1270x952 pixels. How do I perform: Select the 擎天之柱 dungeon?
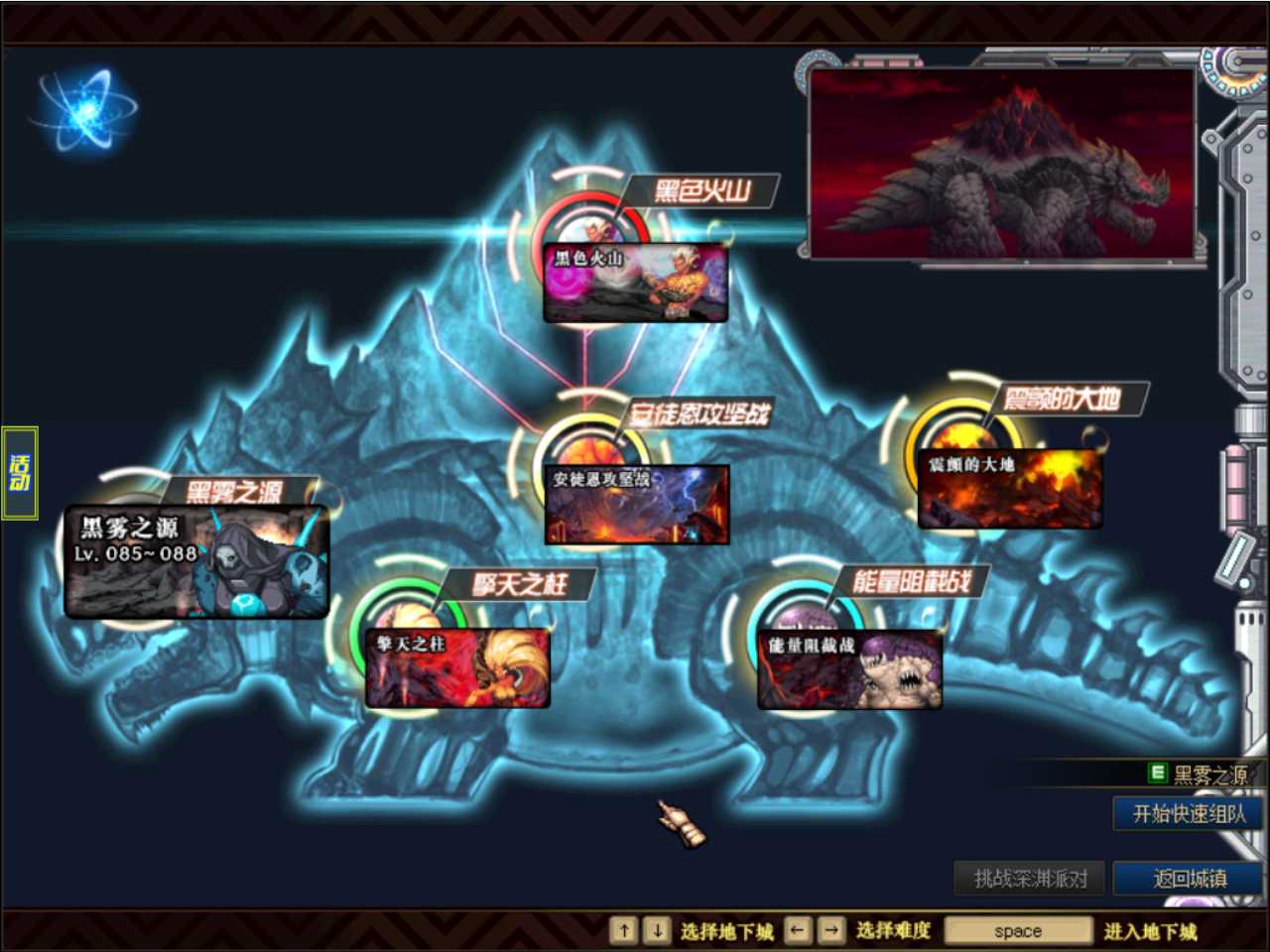[457, 667]
